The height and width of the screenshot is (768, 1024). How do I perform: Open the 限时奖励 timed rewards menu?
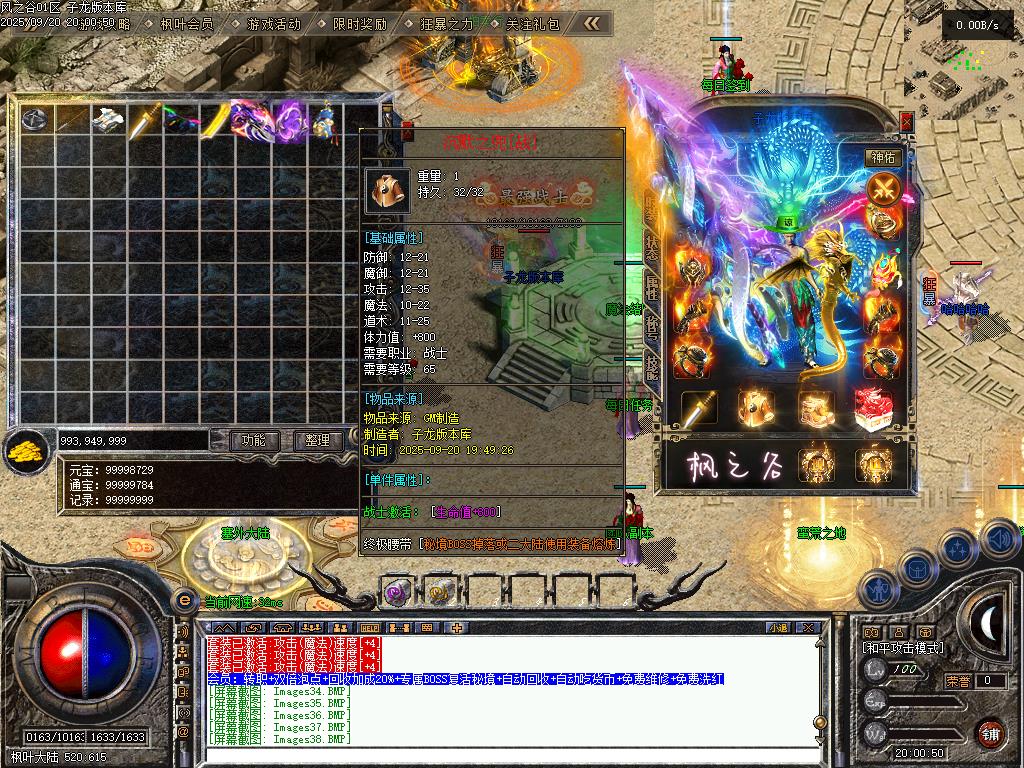(x=359, y=24)
